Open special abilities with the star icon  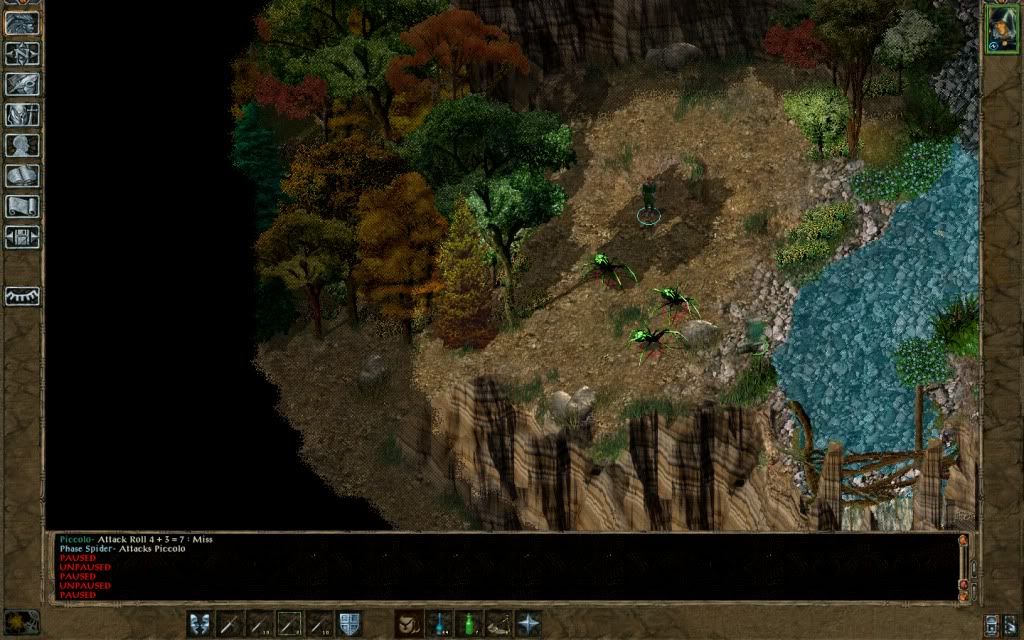[x=528, y=624]
